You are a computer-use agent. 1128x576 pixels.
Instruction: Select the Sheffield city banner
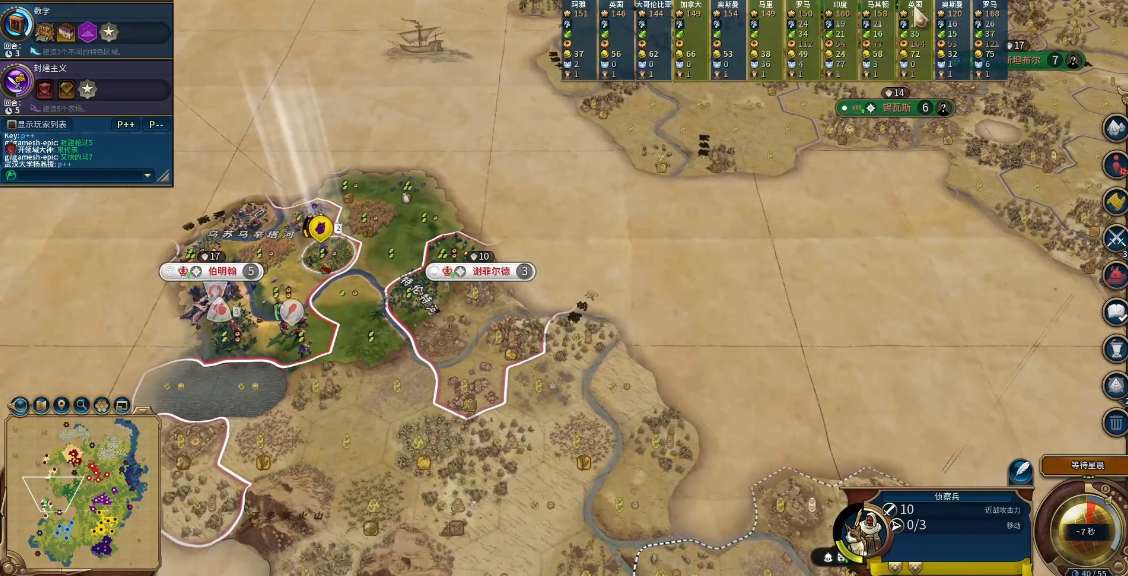click(x=490, y=271)
